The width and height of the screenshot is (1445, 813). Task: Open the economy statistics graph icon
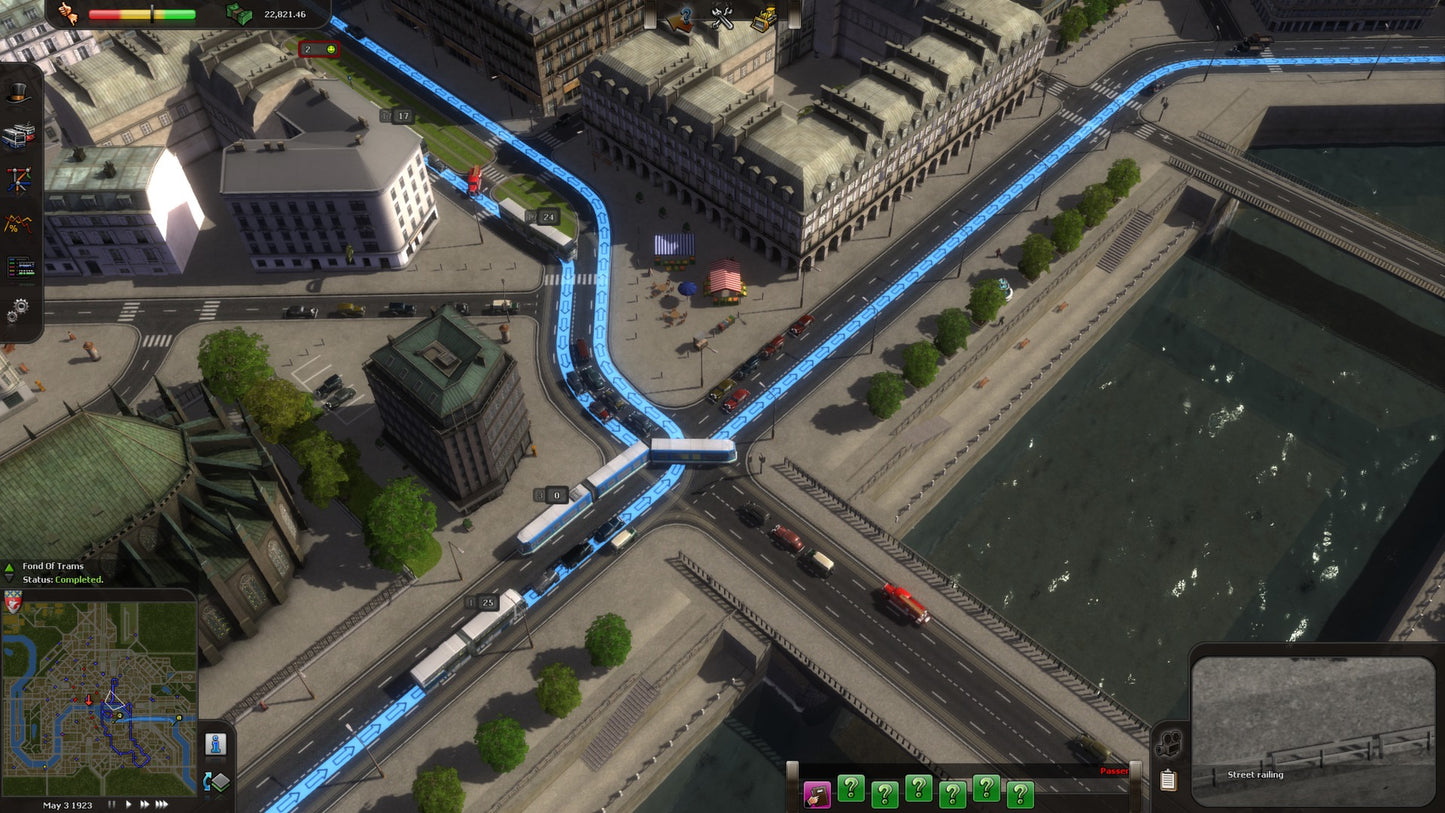click(x=18, y=222)
